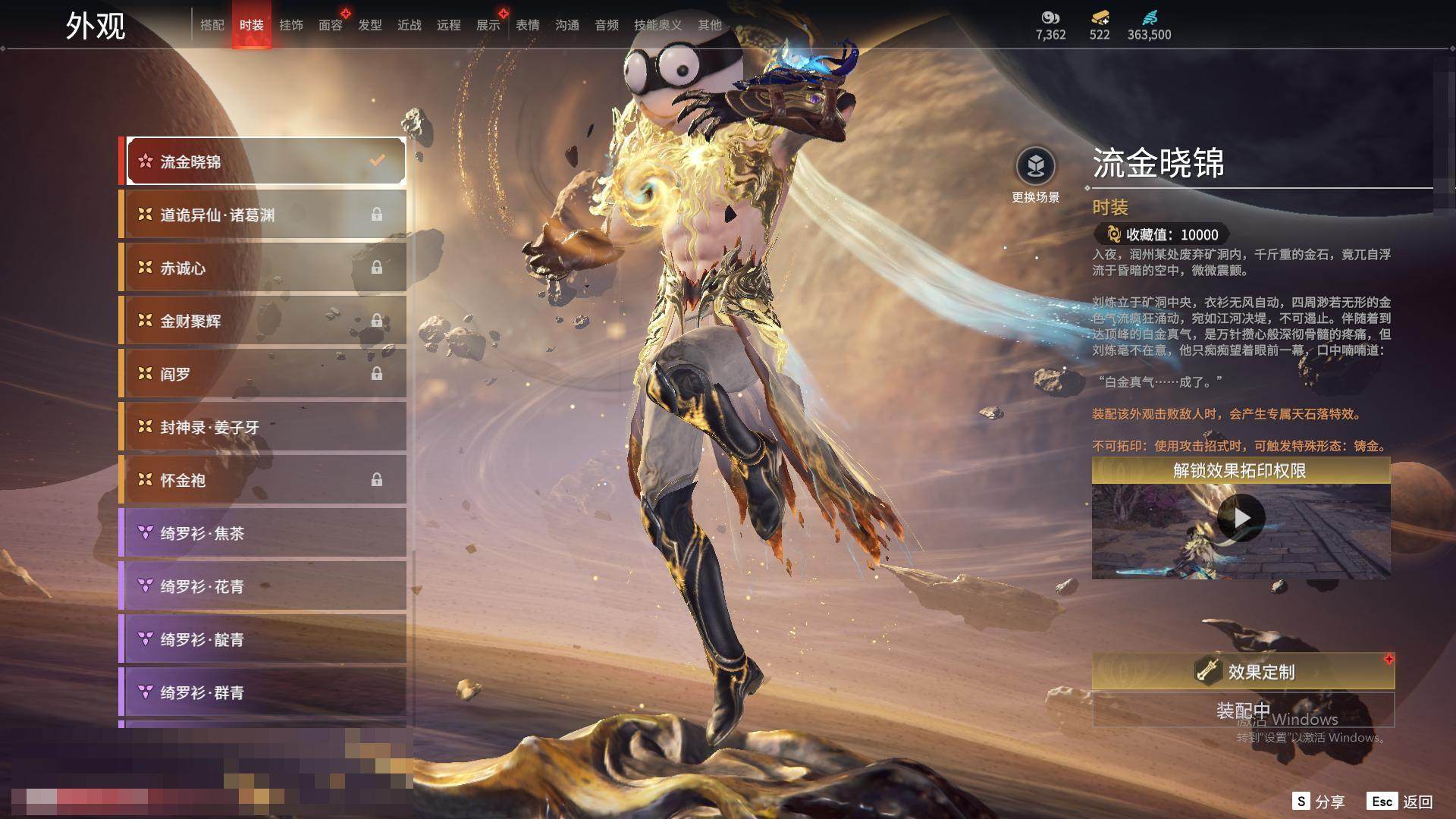This screenshot has height=819, width=1456.
Task: Open the 挂饰 tab
Action: point(290,25)
